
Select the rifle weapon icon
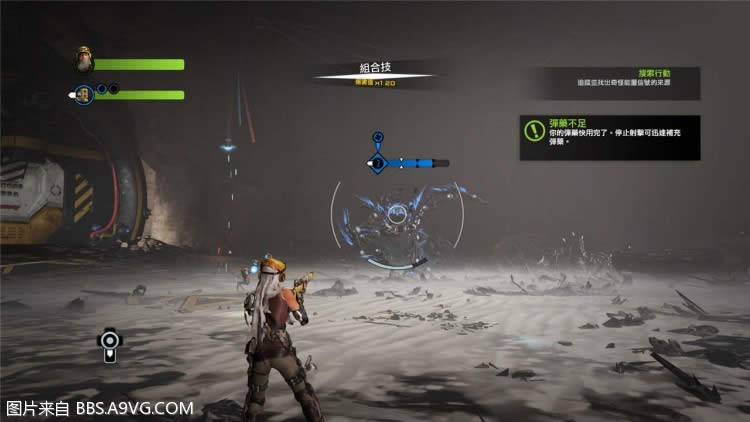point(109,343)
